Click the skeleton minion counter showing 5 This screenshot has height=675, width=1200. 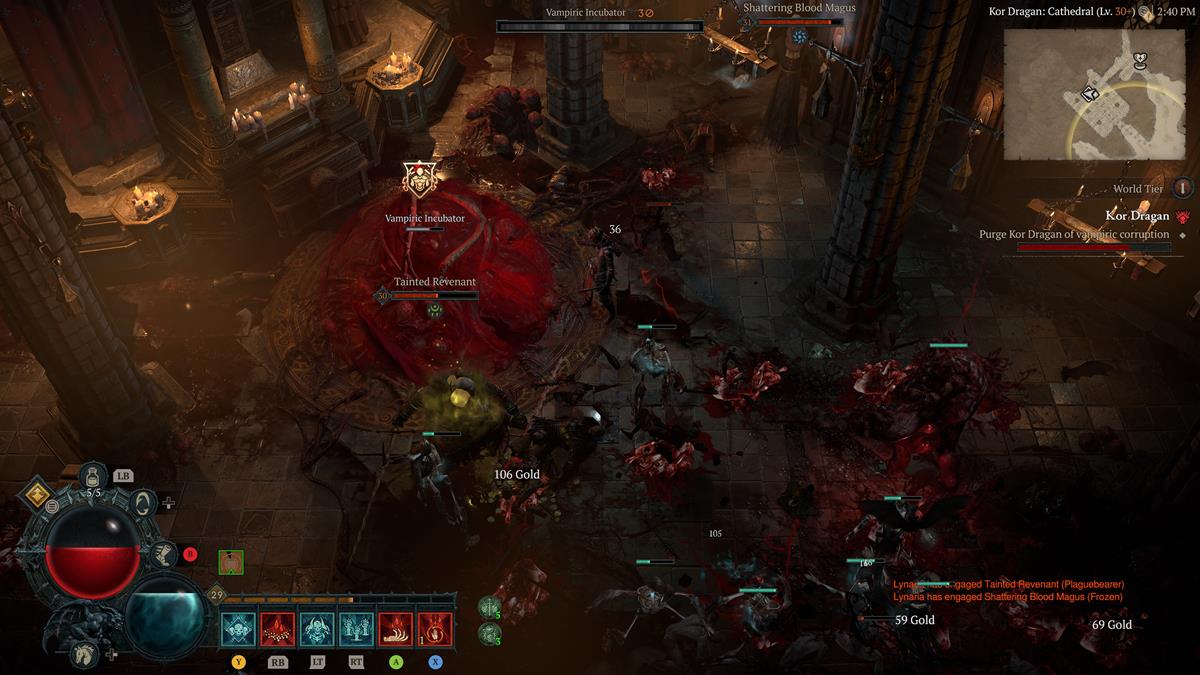(489, 607)
